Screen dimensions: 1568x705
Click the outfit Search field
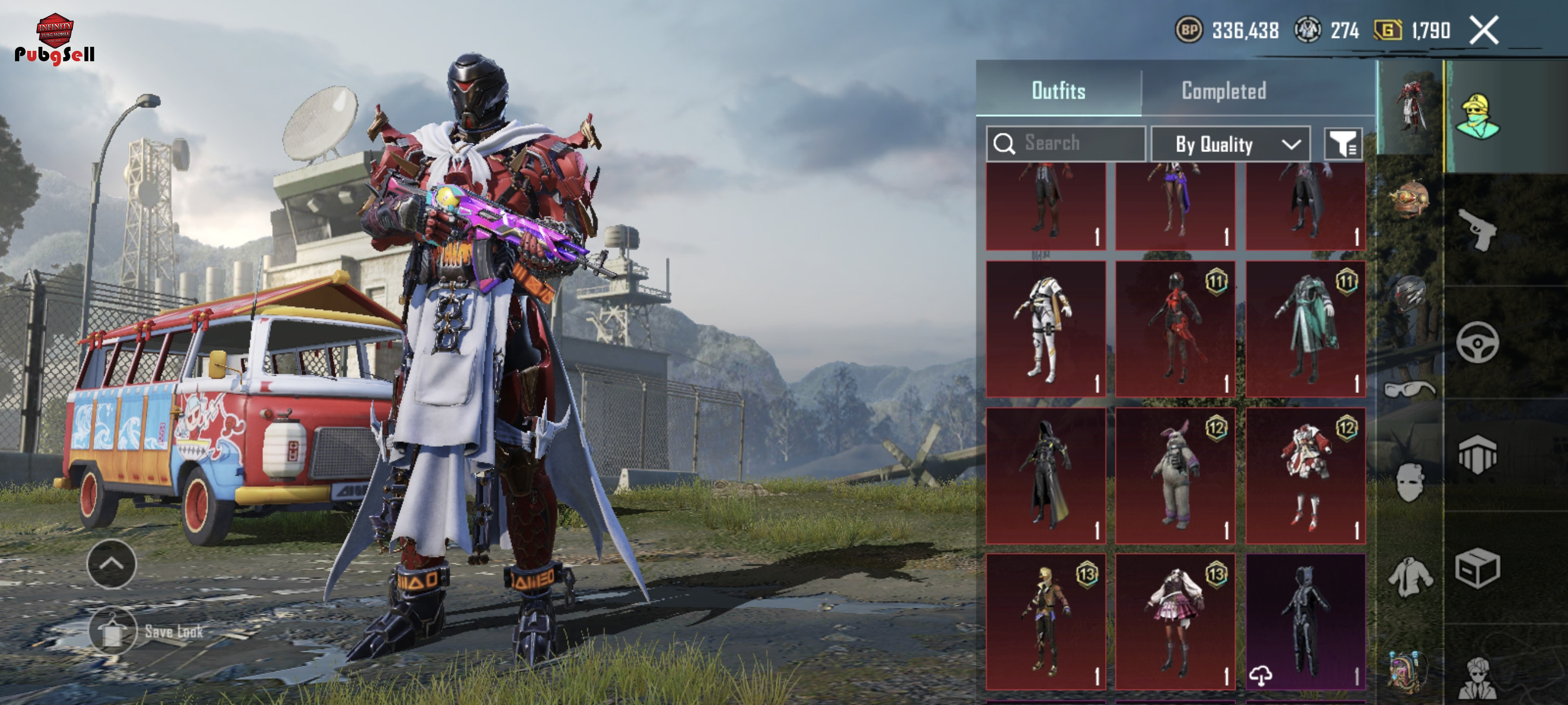coord(1066,143)
